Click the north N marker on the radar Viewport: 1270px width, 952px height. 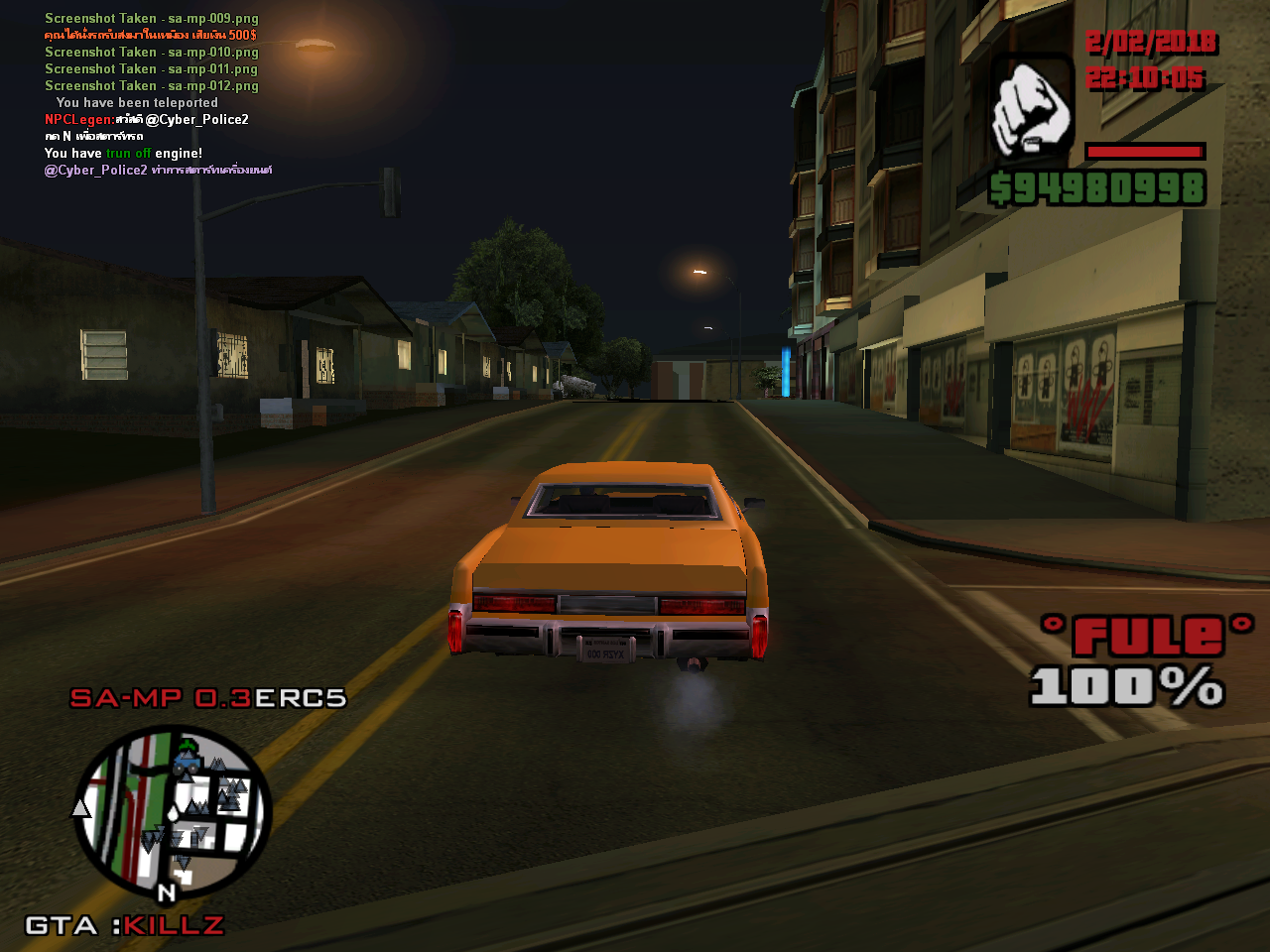tap(167, 892)
